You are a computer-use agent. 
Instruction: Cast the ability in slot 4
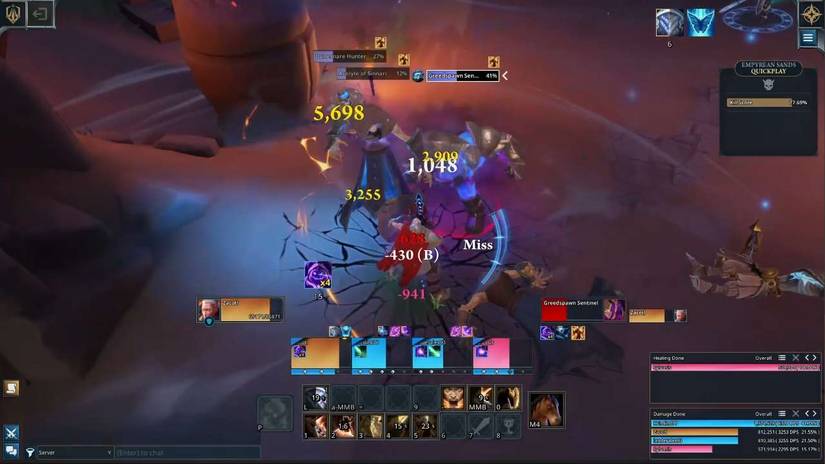coord(398,426)
